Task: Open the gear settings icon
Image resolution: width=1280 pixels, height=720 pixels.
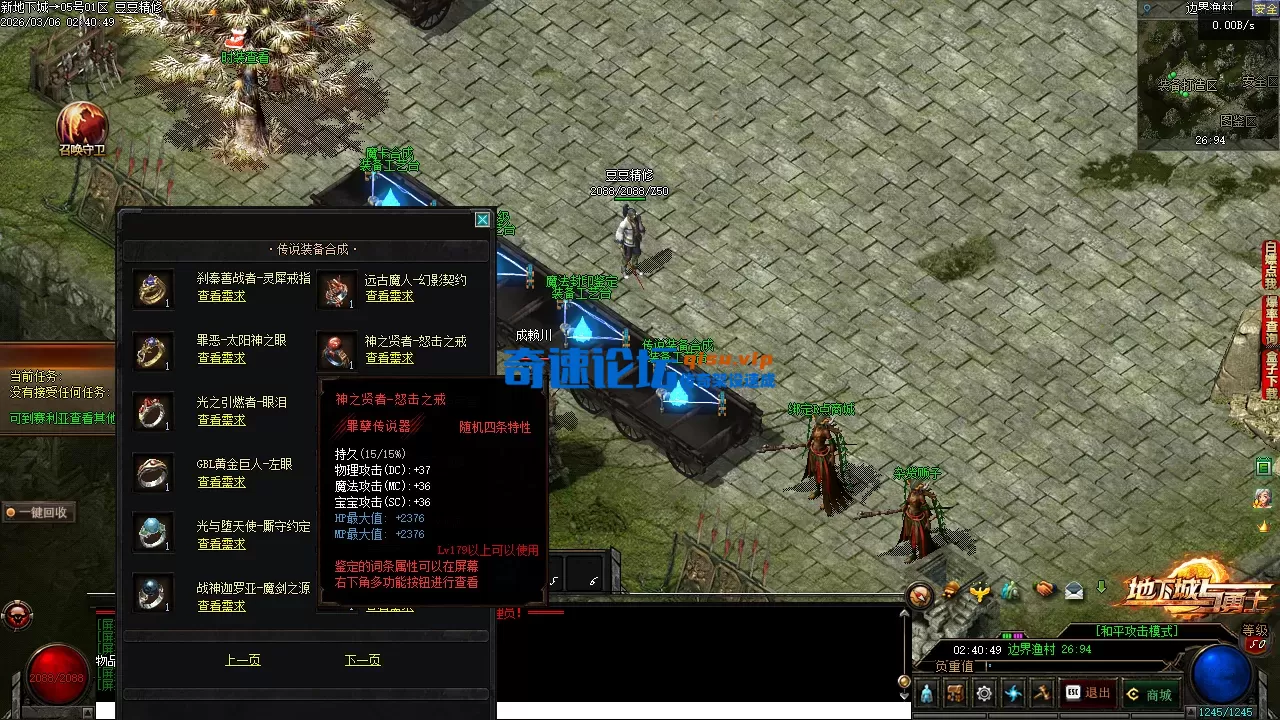Action: point(984,693)
